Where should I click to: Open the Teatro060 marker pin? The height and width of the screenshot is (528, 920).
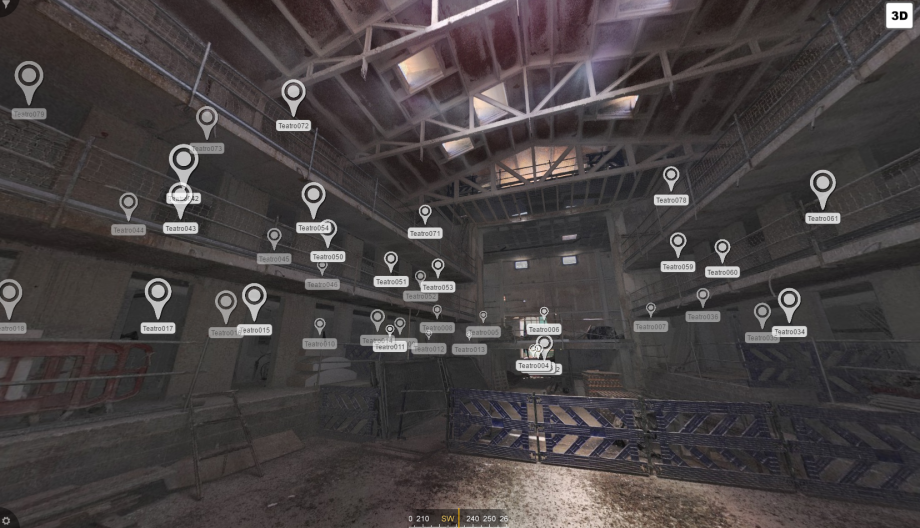(x=722, y=249)
